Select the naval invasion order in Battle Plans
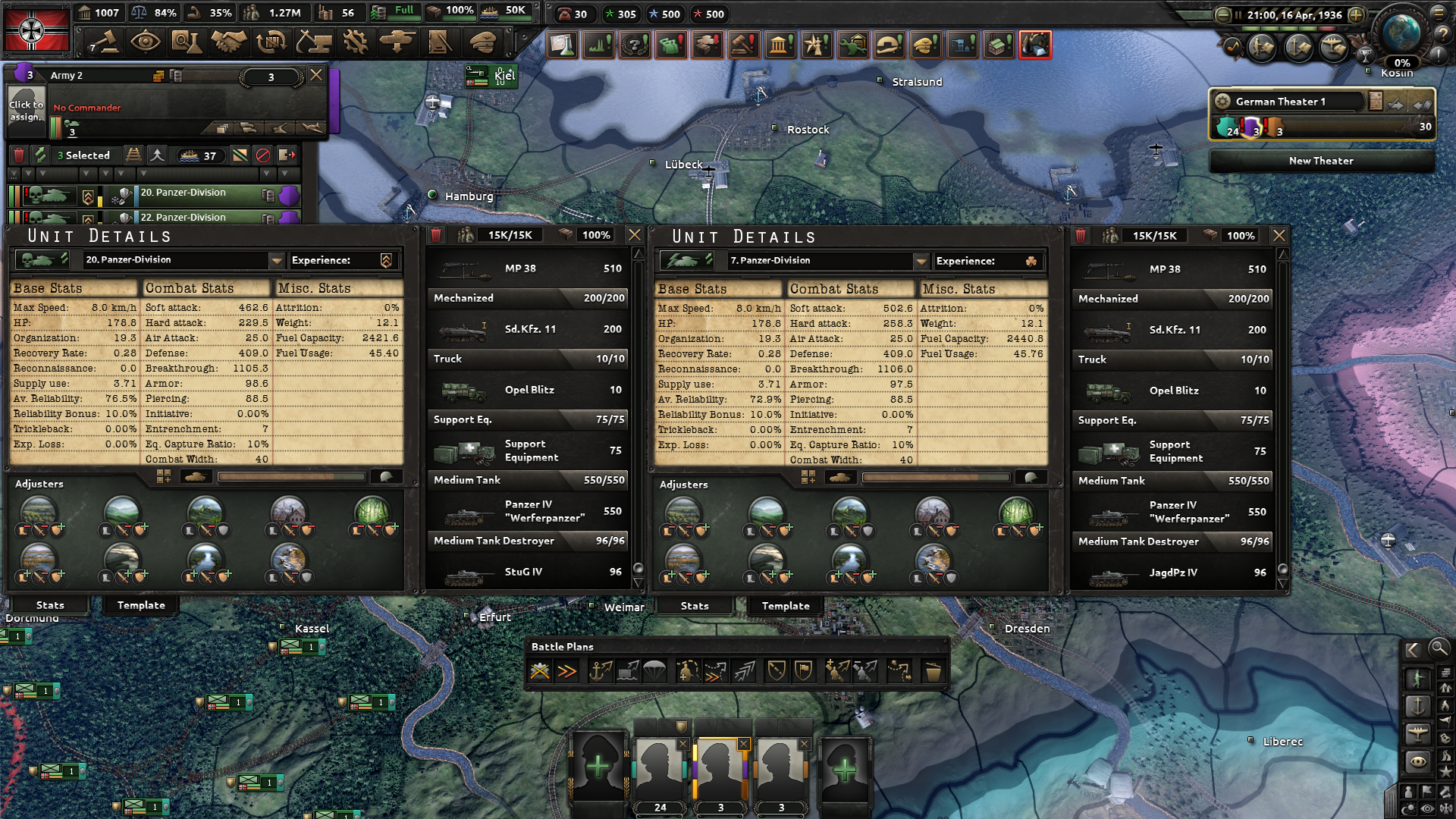This screenshot has height=819, width=1456. pos(601,671)
